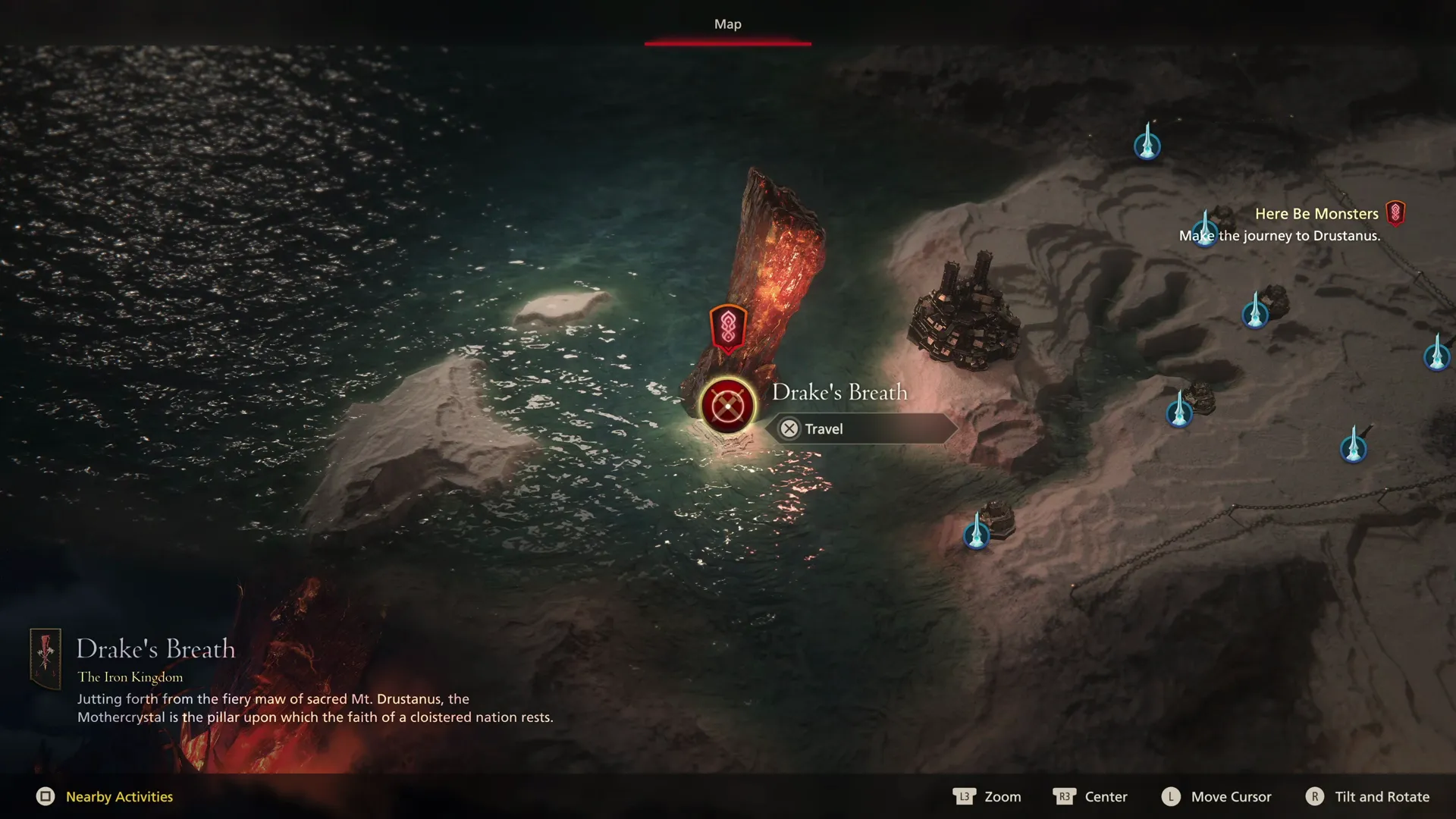Click the Here Be Monsters quest entry
1456x819 pixels.
click(x=1317, y=213)
